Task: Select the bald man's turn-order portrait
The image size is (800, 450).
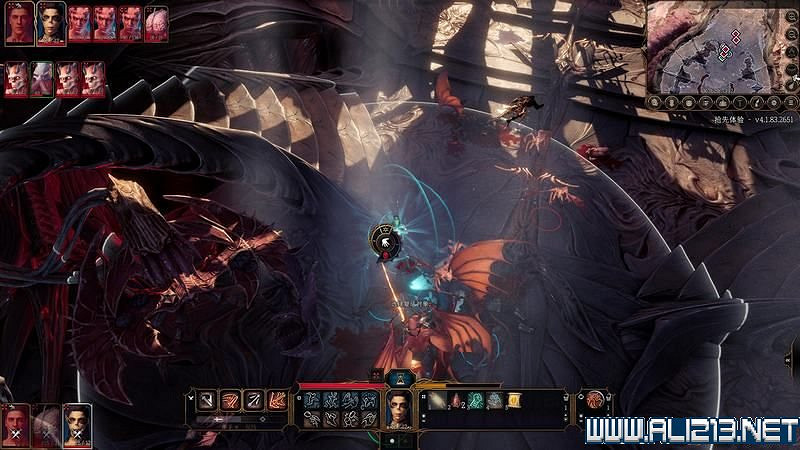Action: (19, 23)
